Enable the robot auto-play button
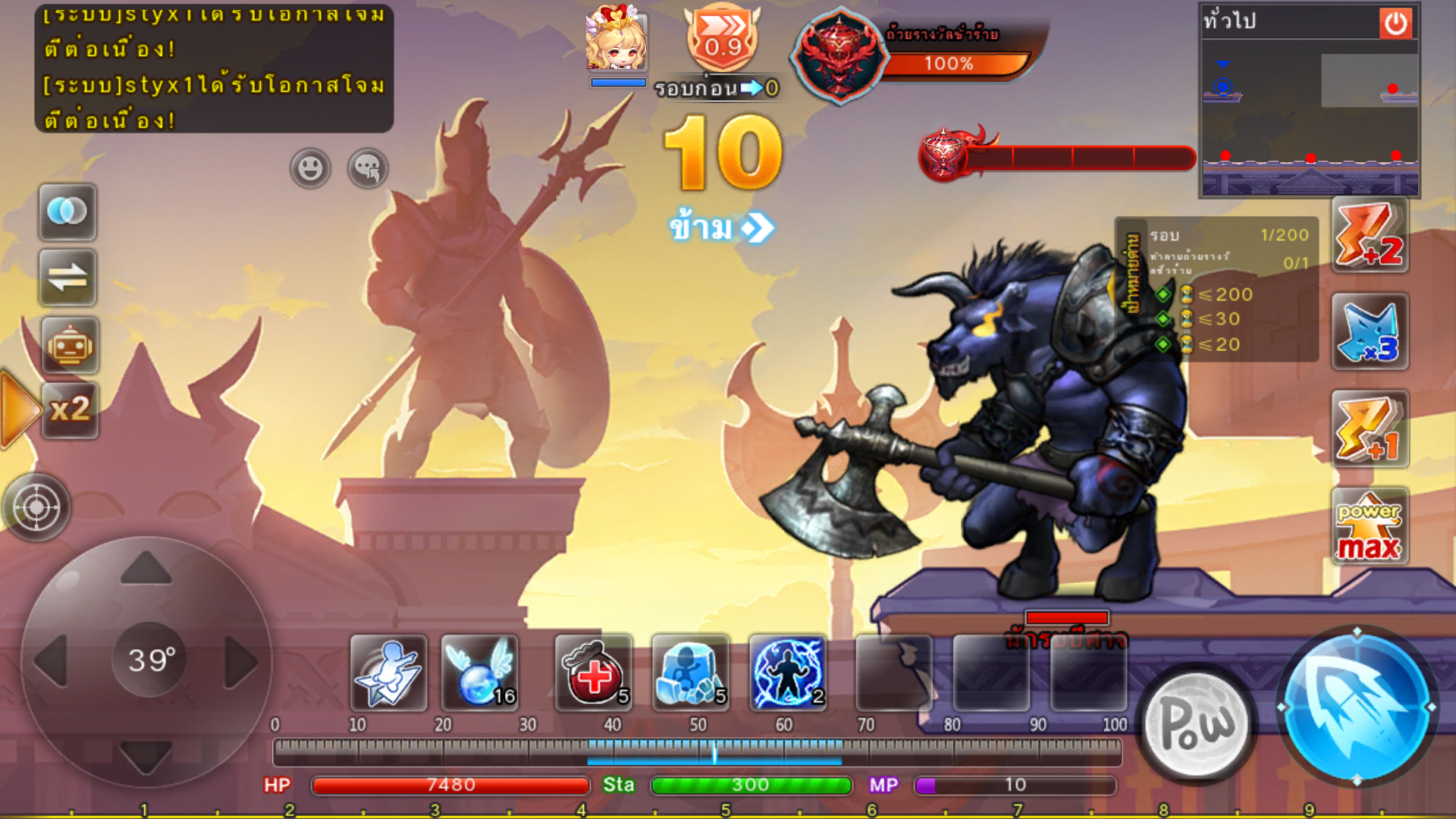This screenshot has width=1456, height=819. click(70, 346)
